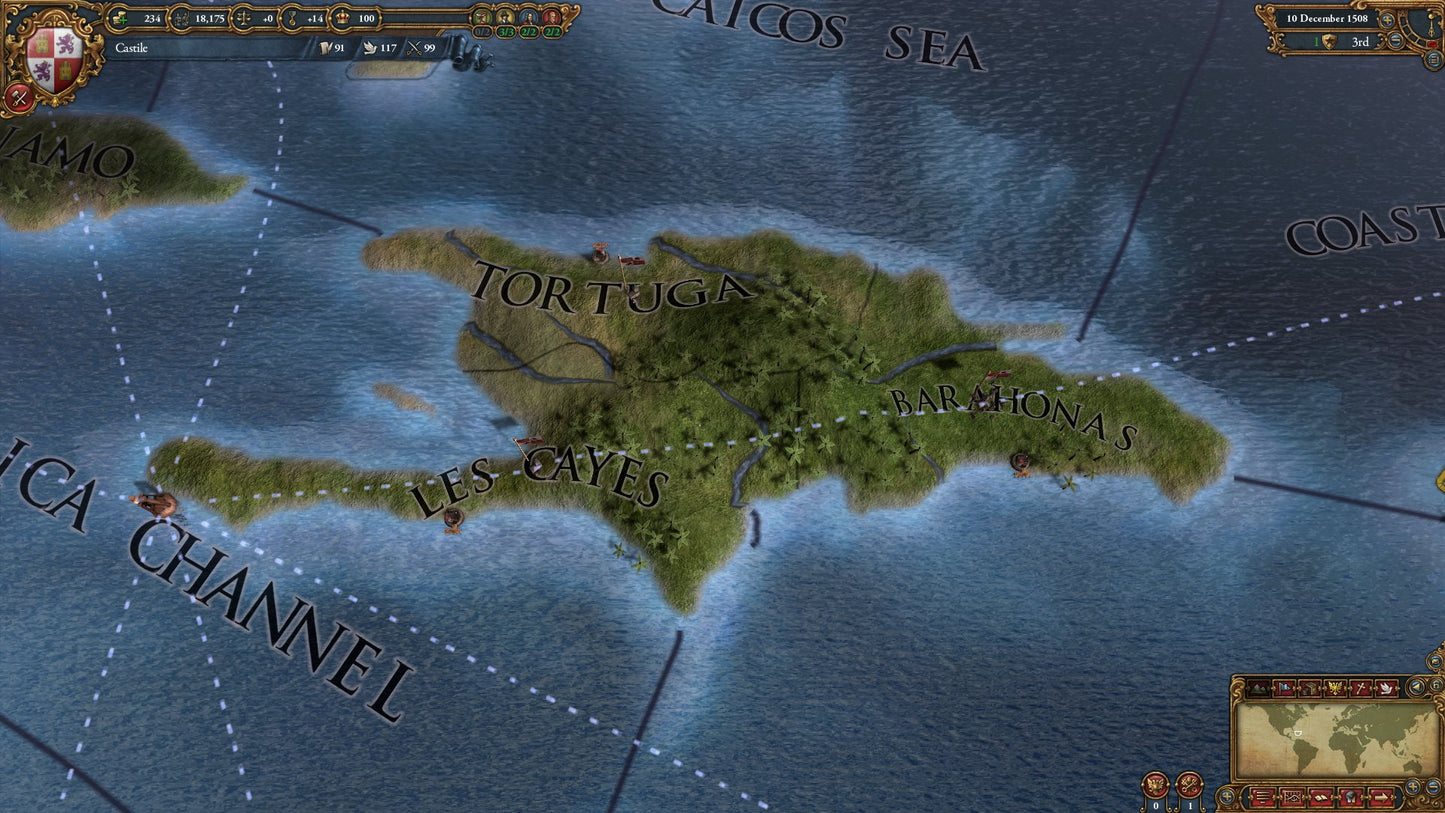This screenshot has width=1445, height=813.
Task: Expand extra map modes with the plus button
Action: coord(1227,796)
